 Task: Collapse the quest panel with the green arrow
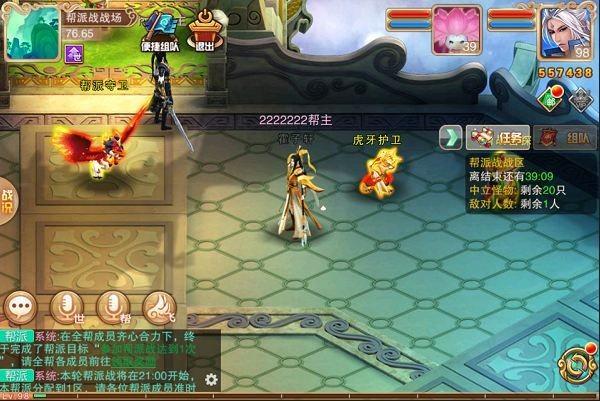tap(452, 137)
